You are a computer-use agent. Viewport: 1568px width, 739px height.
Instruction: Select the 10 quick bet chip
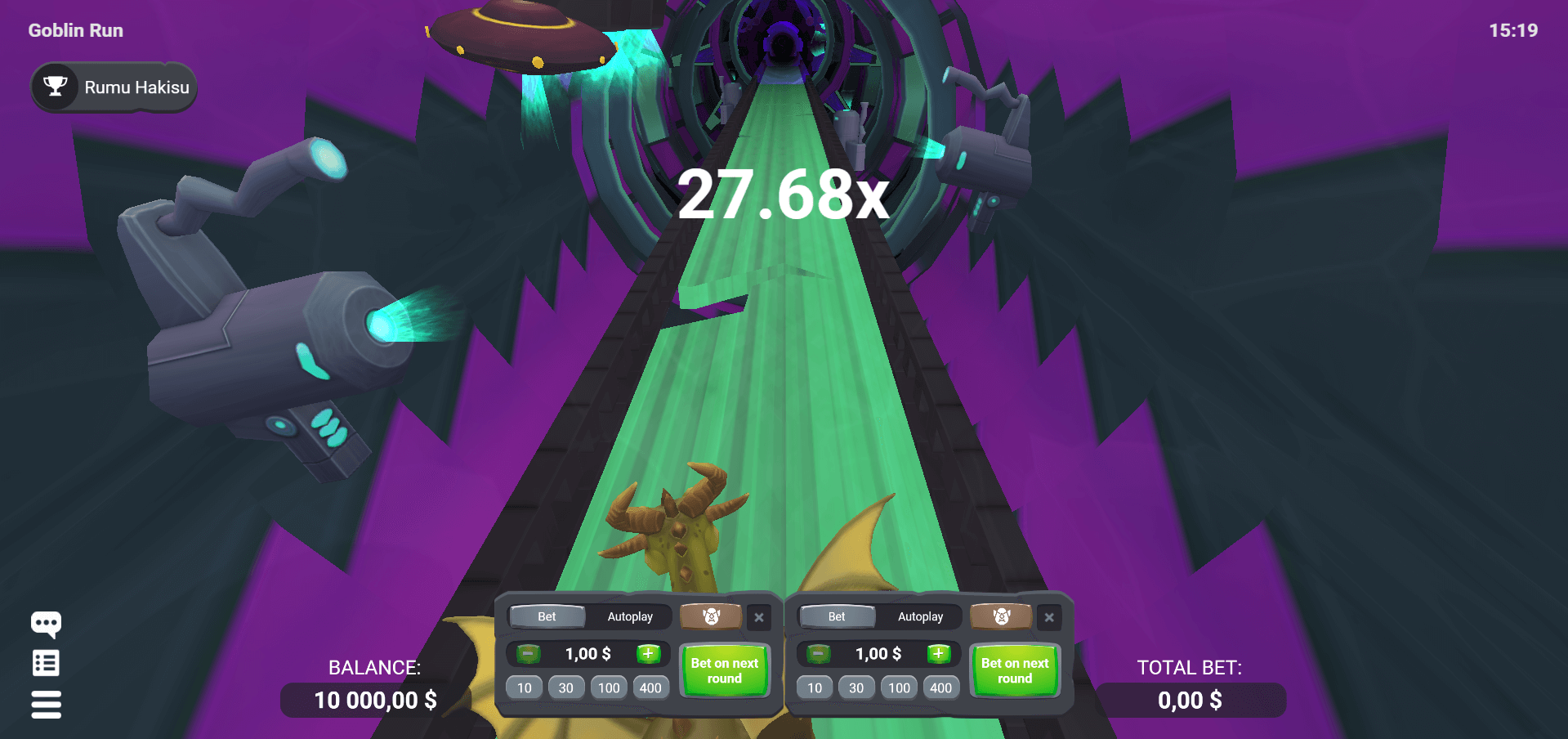(524, 687)
